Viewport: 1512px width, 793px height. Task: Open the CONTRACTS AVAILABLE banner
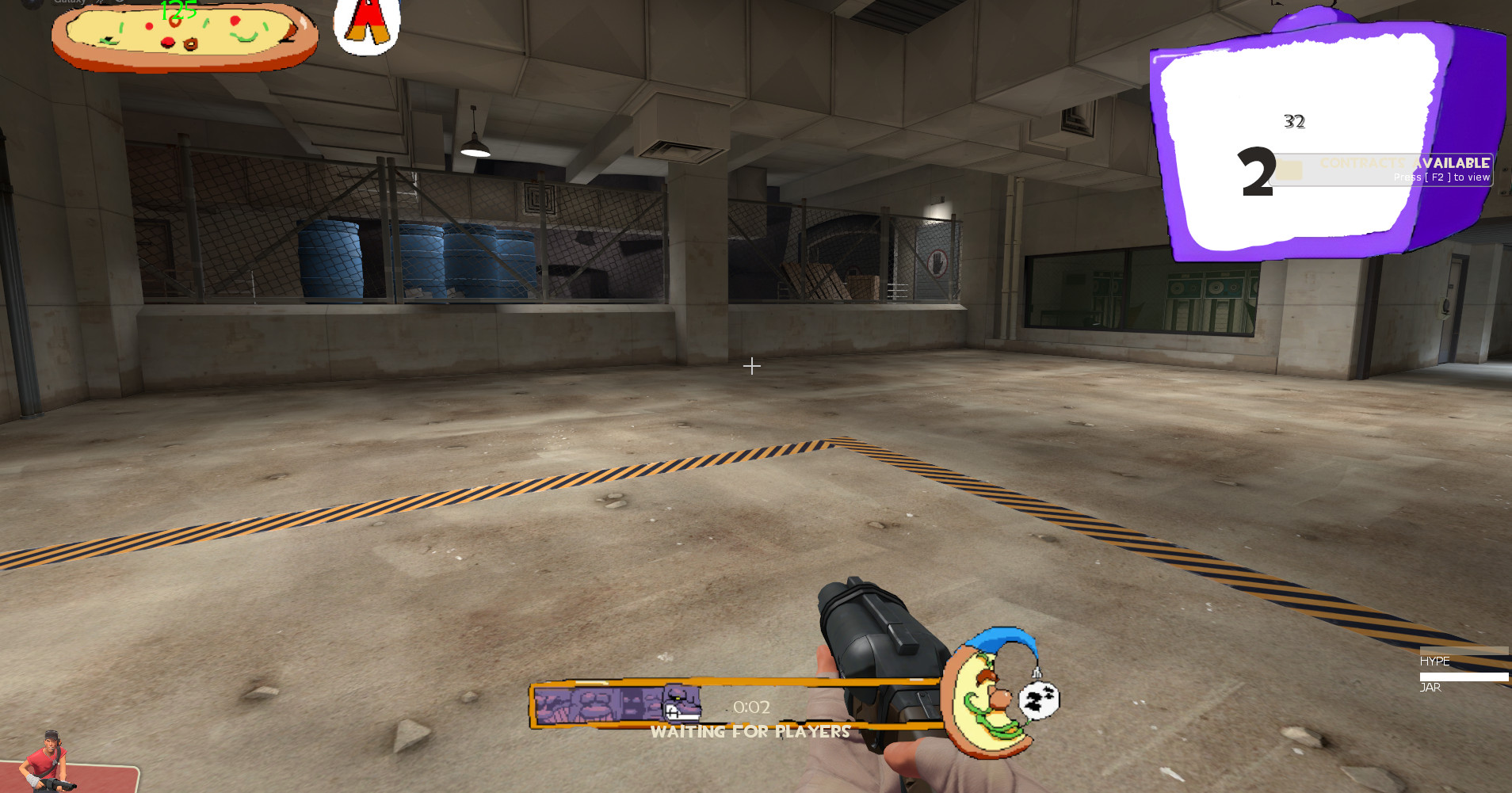(x=1405, y=162)
